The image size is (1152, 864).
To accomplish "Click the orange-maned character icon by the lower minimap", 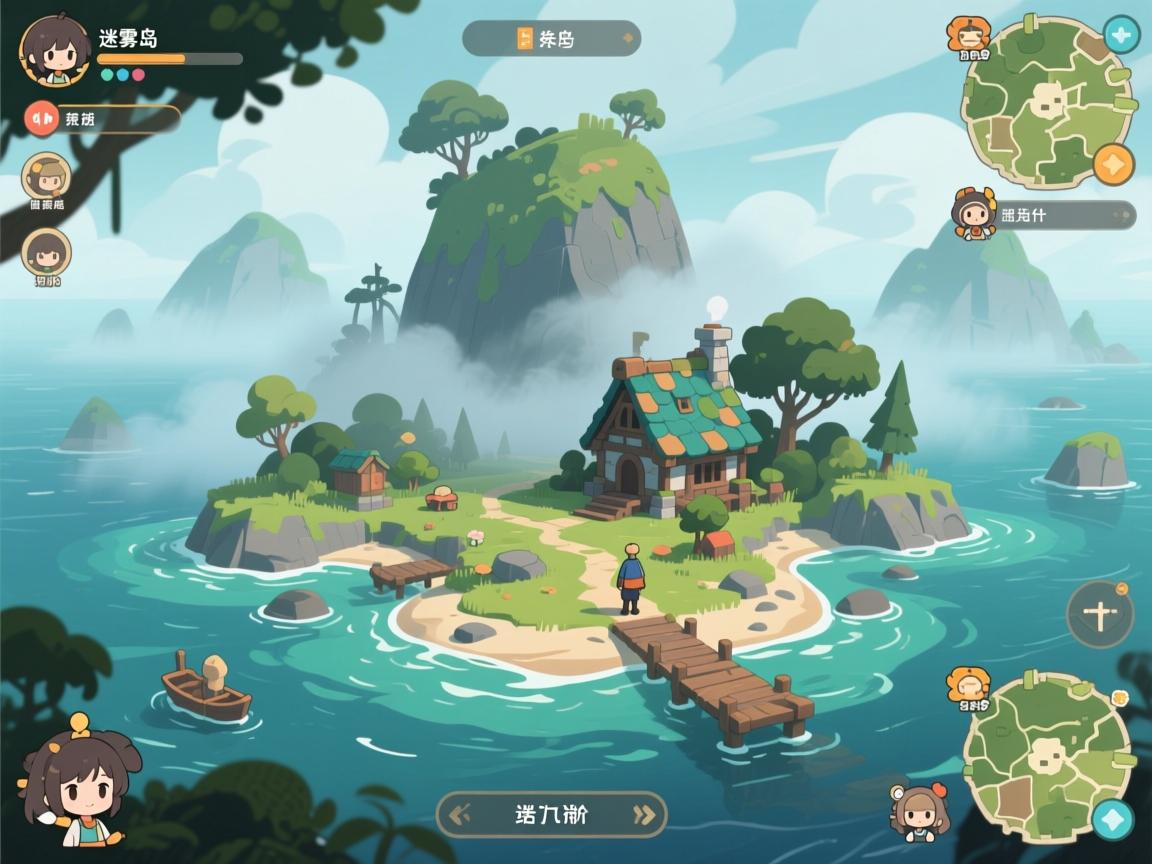I will [x=967, y=686].
